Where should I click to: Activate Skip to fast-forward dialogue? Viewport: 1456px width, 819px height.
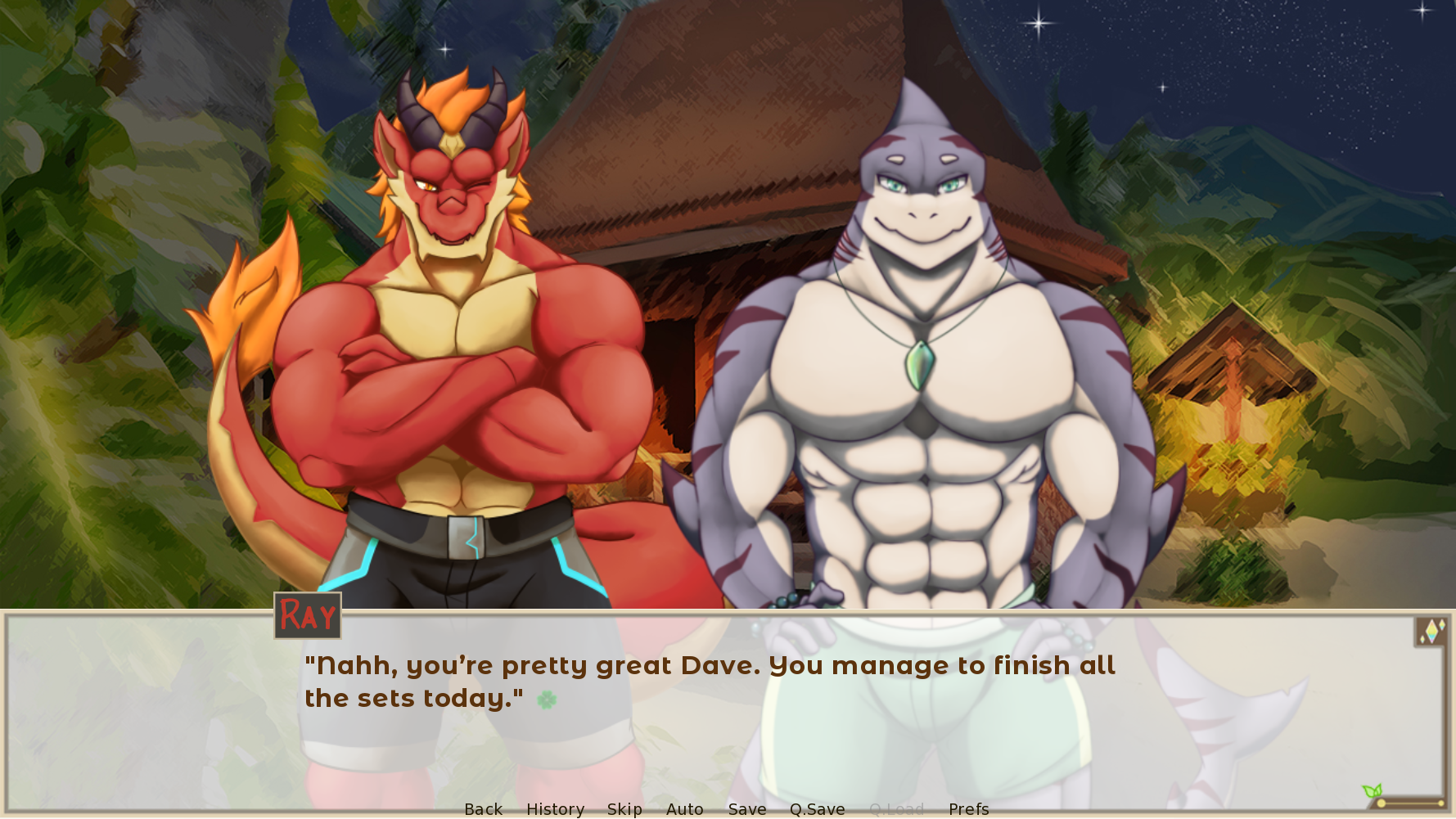pos(624,808)
